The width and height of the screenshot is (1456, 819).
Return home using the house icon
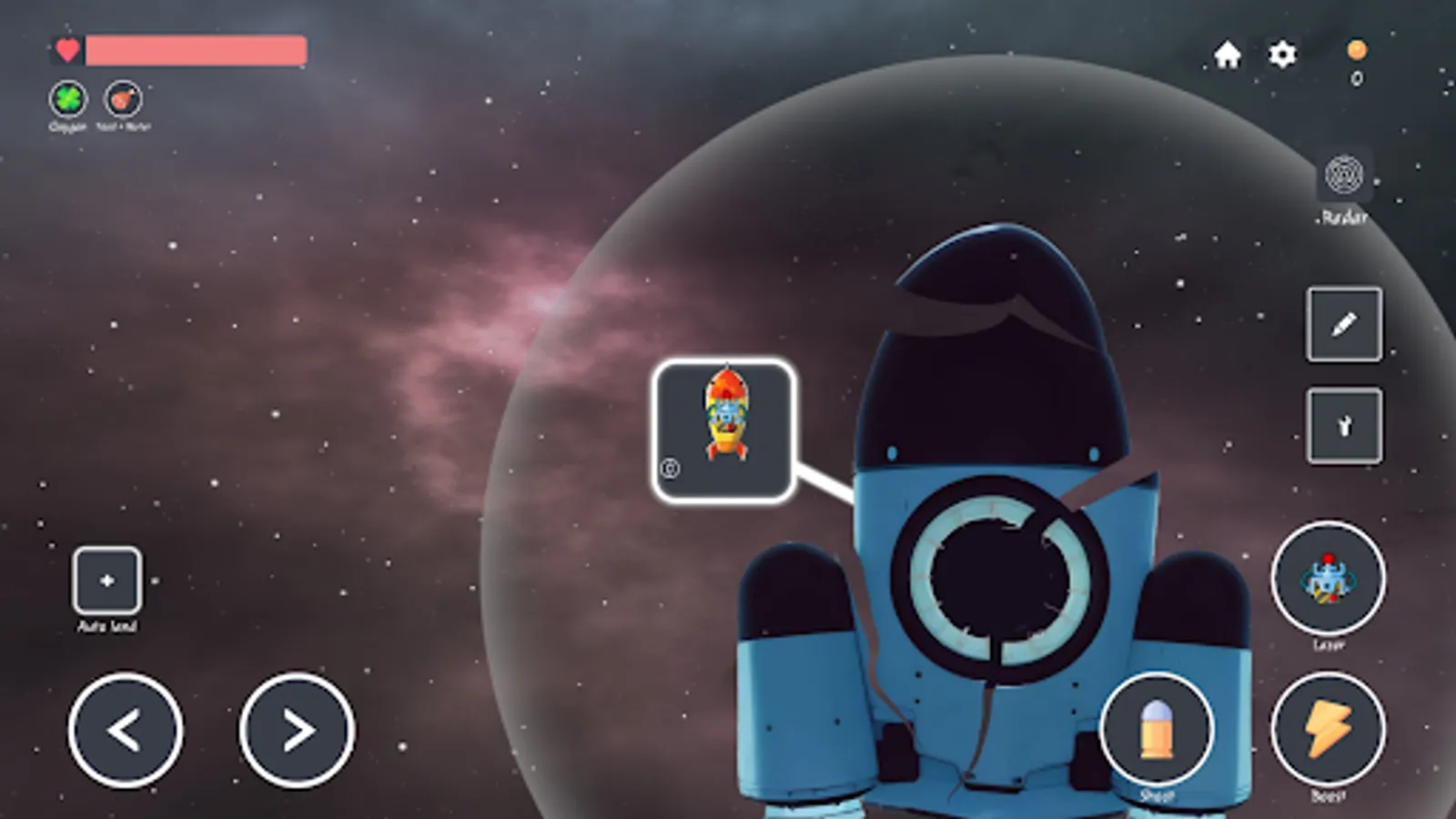(1228, 56)
